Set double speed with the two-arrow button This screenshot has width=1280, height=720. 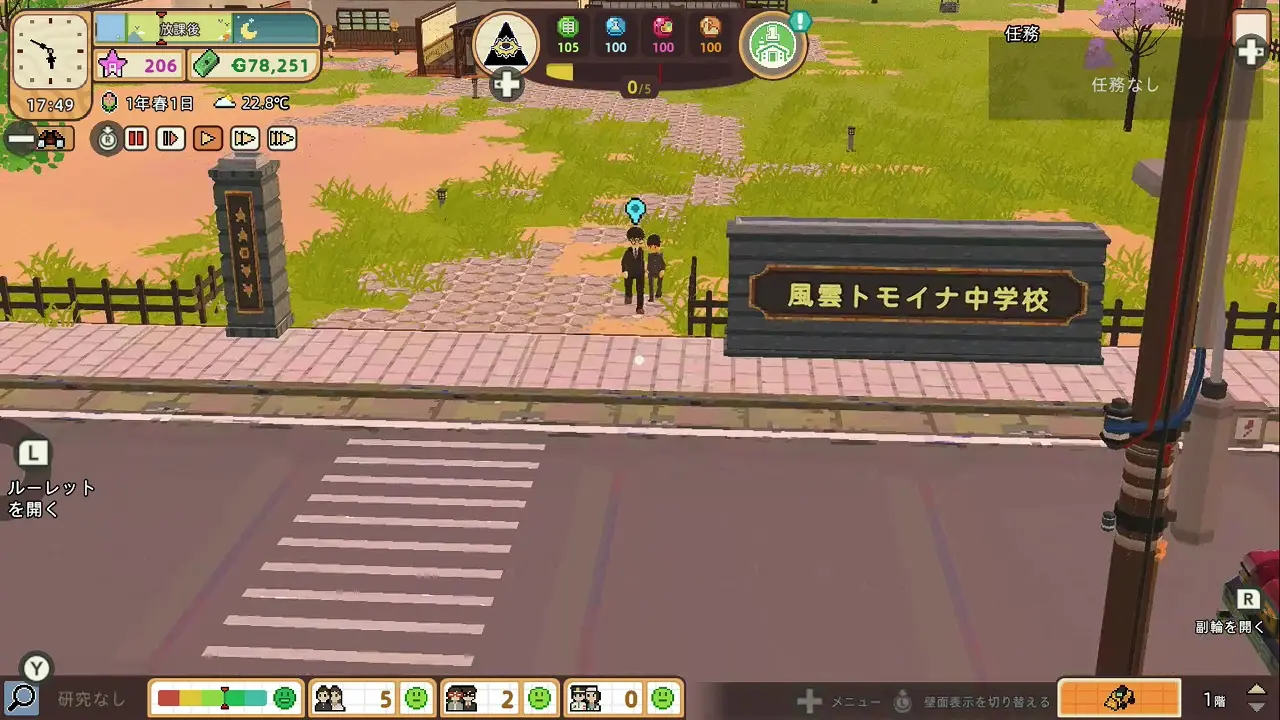pos(245,139)
